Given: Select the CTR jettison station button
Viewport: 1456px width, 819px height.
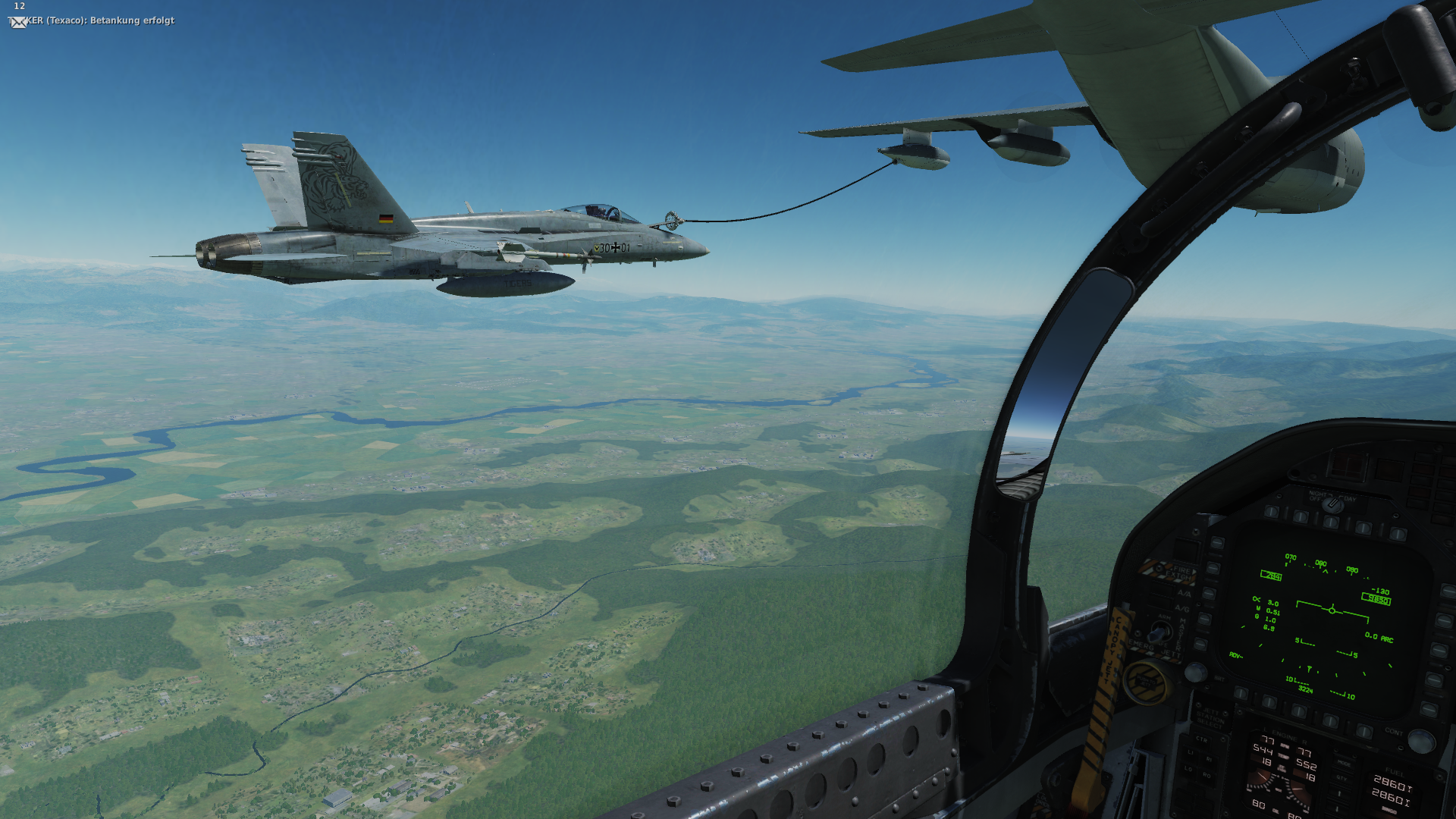Looking at the screenshot, I should 1202,740.
